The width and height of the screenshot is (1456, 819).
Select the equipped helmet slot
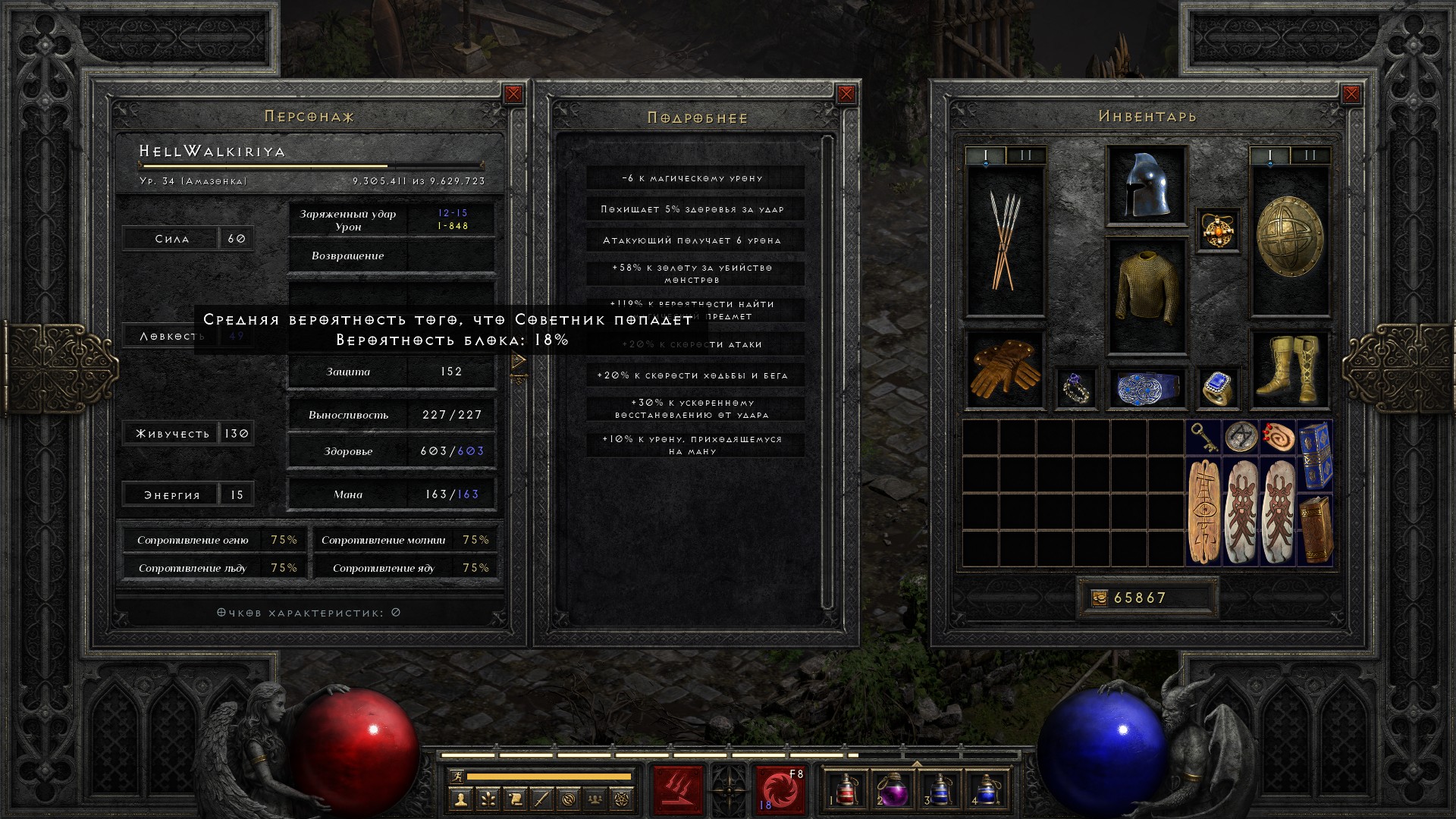tap(1146, 185)
